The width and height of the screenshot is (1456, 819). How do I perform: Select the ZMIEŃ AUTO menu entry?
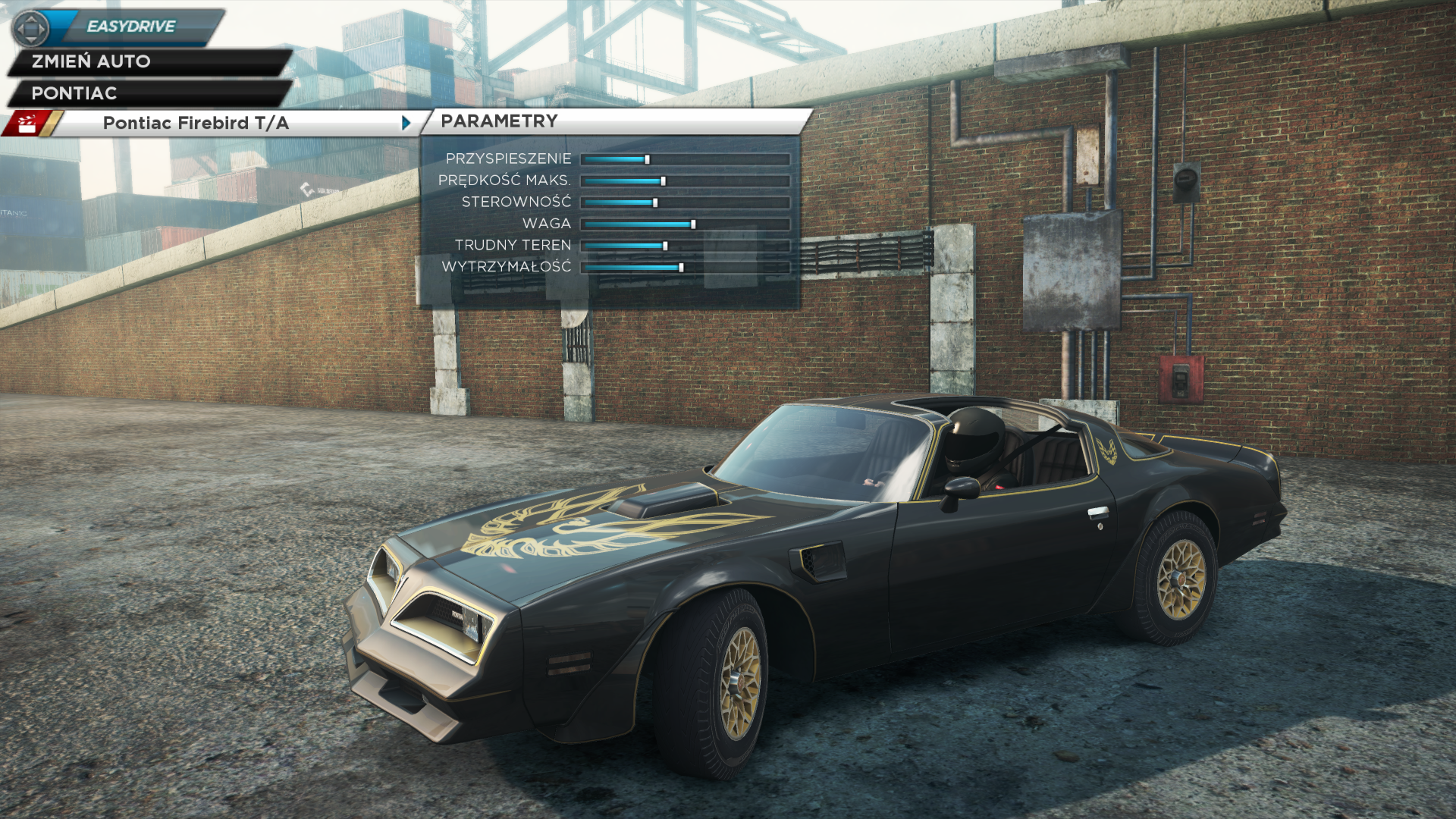pos(91,61)
